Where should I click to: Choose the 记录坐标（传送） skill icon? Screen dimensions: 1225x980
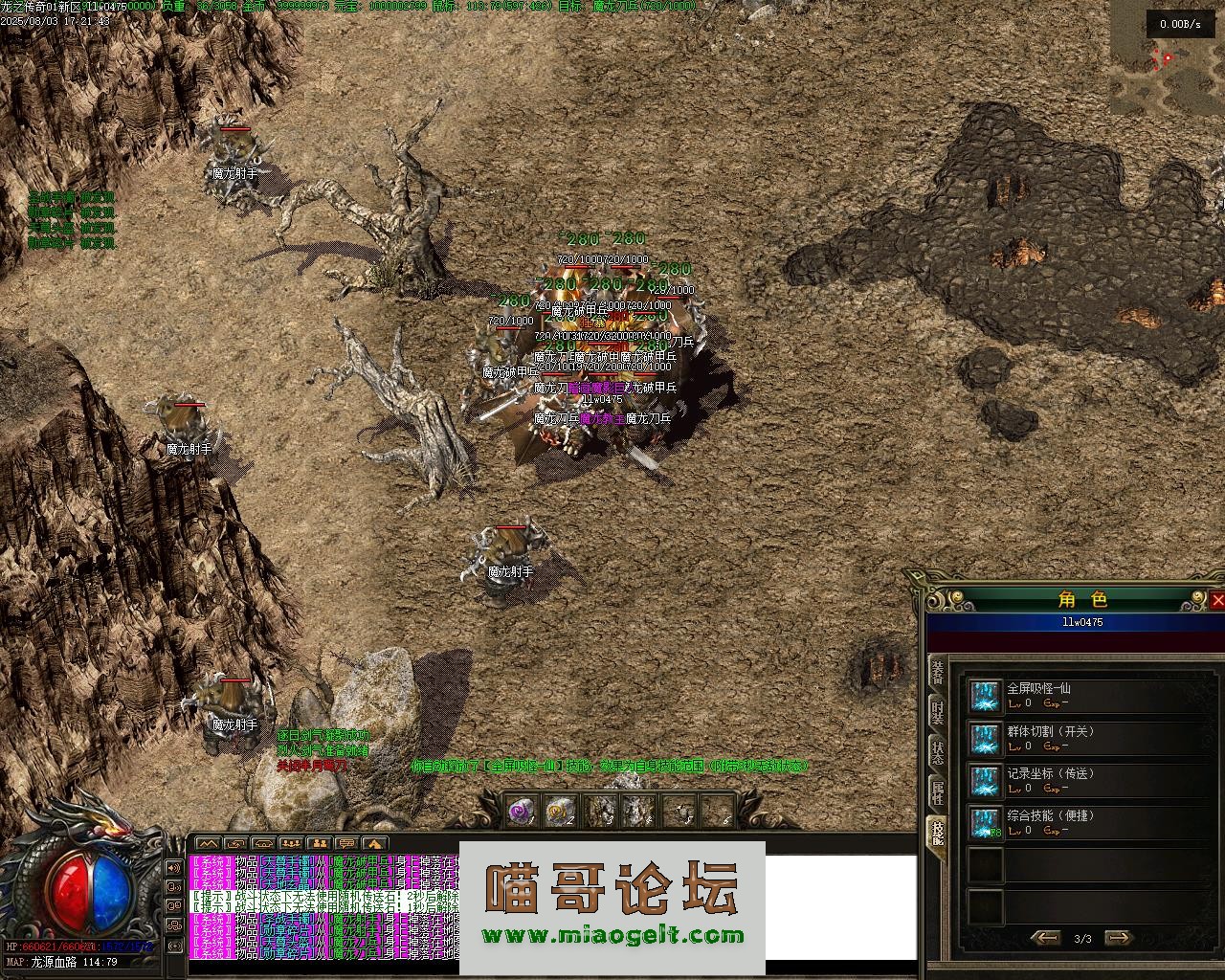click(x=985, y=781)
